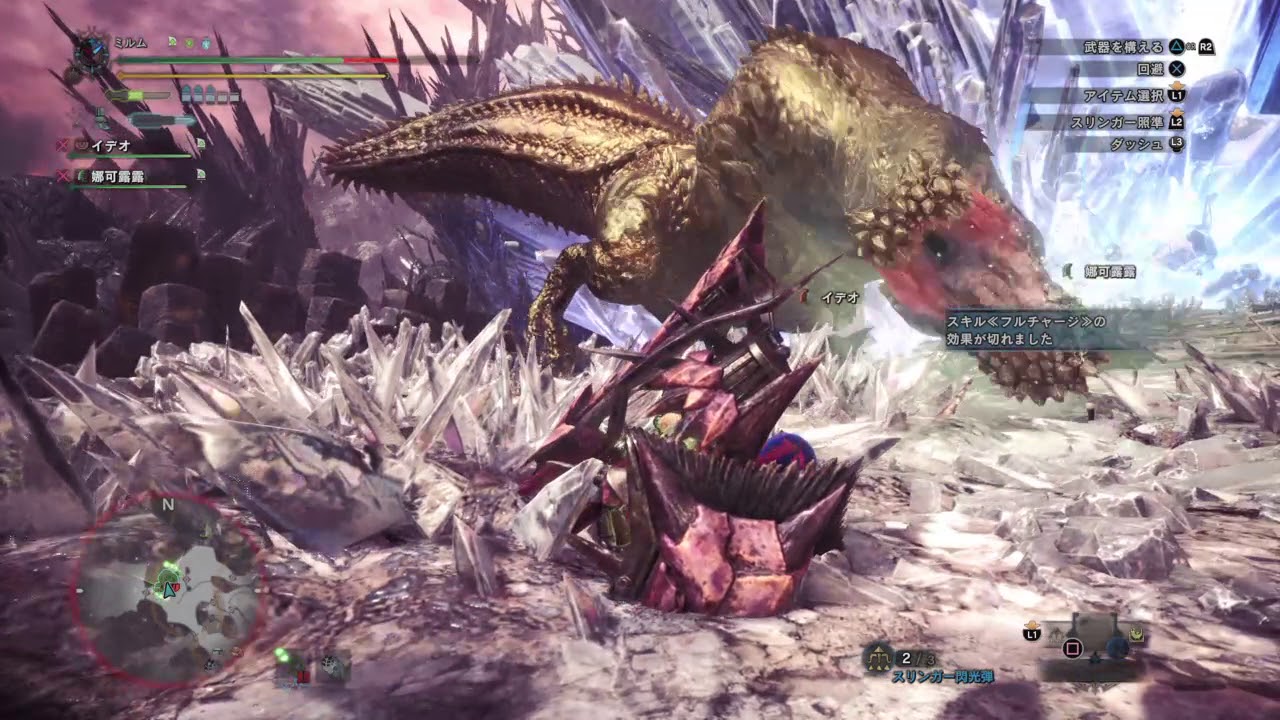The width and height of the screenshot is (1280, 720).
Task: Toggle weapon draw via the R2 prompt
Action: tap(1206, 48)
